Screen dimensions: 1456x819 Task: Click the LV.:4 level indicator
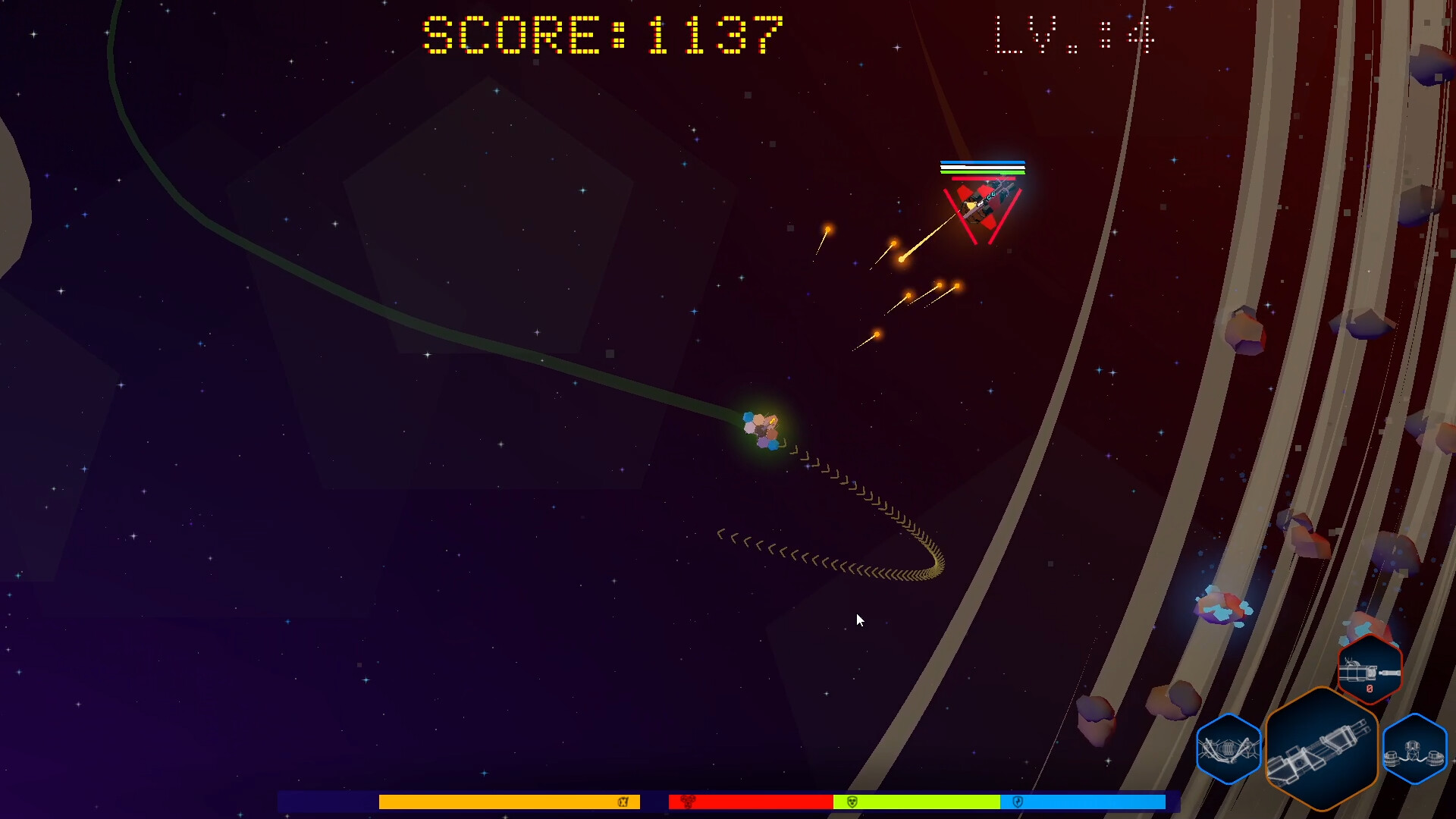[x=1076, y=34]
